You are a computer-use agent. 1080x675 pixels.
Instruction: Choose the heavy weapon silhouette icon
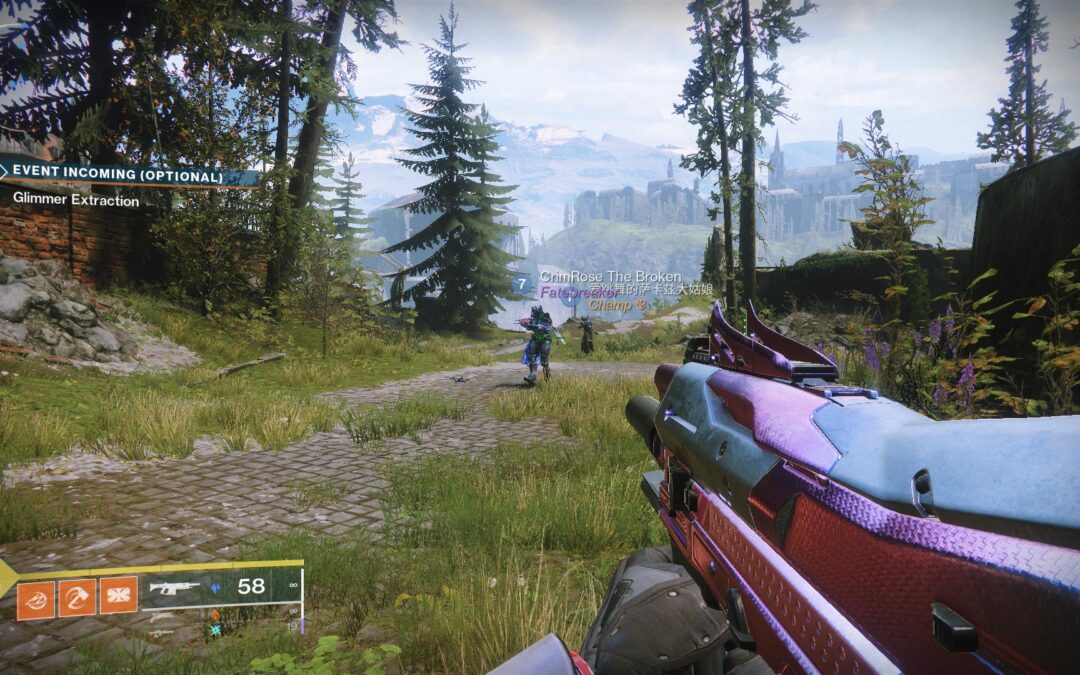click(x=161, y=633)
